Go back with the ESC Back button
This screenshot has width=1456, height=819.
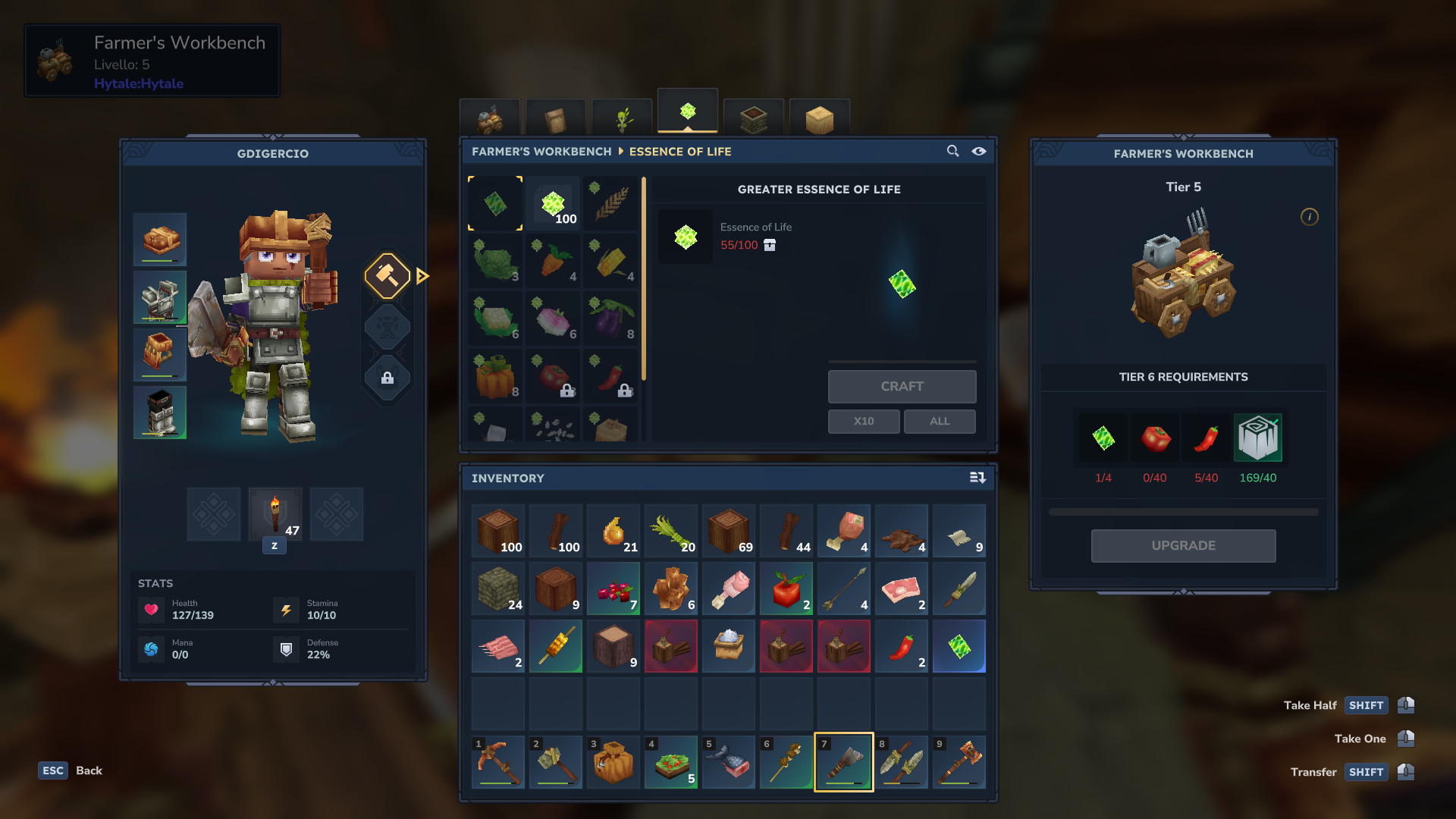[71, 770]
